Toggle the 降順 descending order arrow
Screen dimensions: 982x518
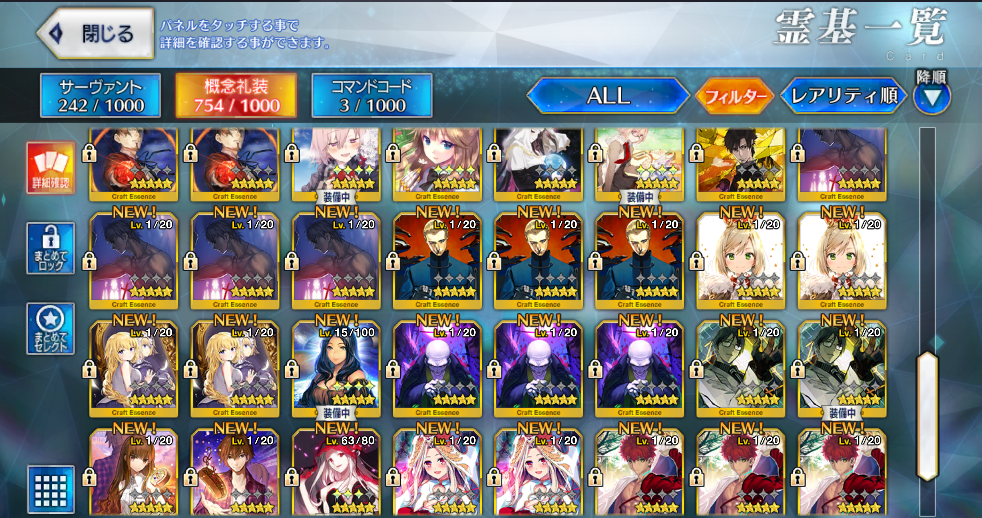point(932,97)
